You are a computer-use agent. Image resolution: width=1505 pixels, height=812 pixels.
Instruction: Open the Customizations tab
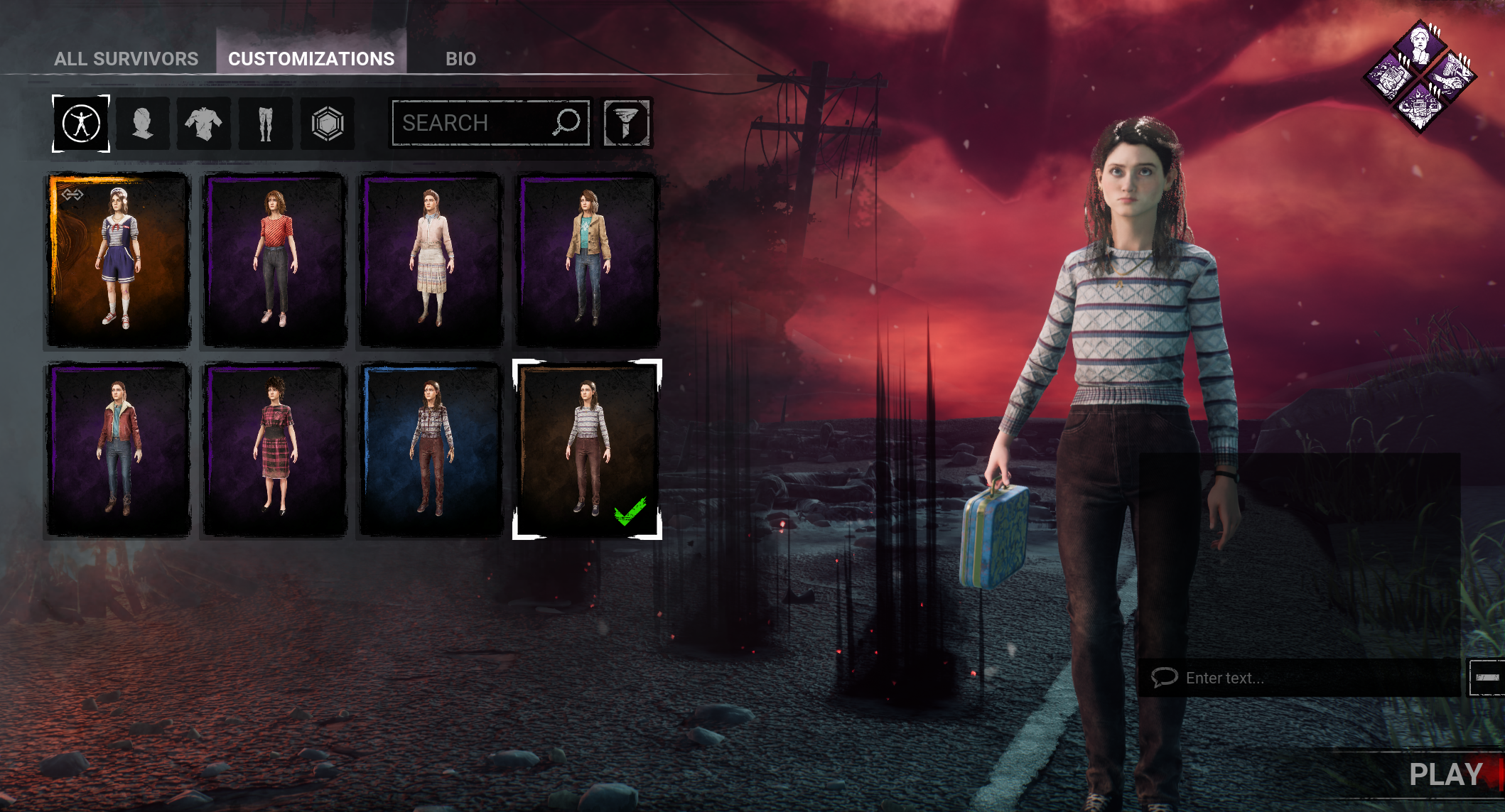pyautogui.click(x=311, y=59)
